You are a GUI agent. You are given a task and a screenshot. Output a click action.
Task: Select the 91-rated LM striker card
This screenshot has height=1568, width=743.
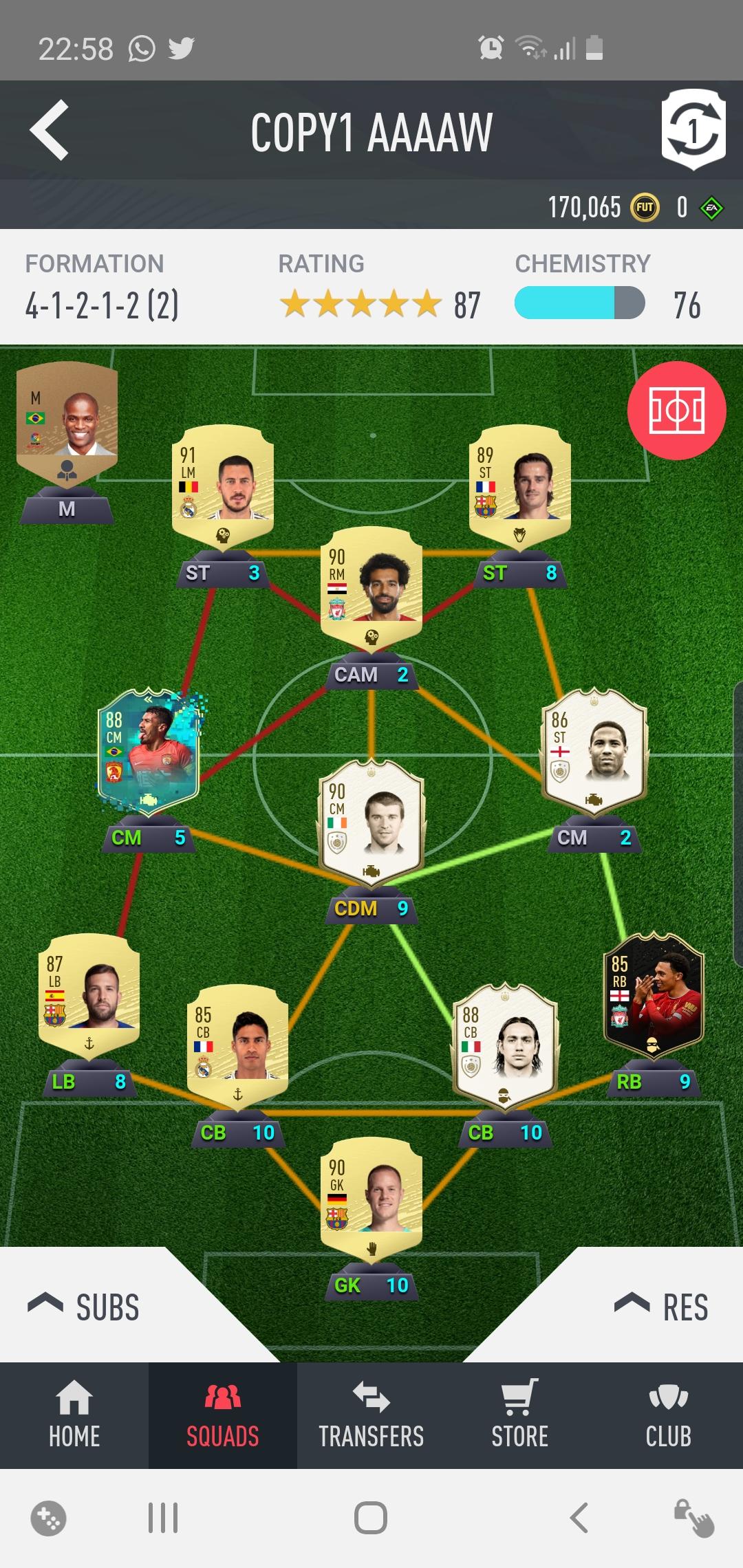222,485
